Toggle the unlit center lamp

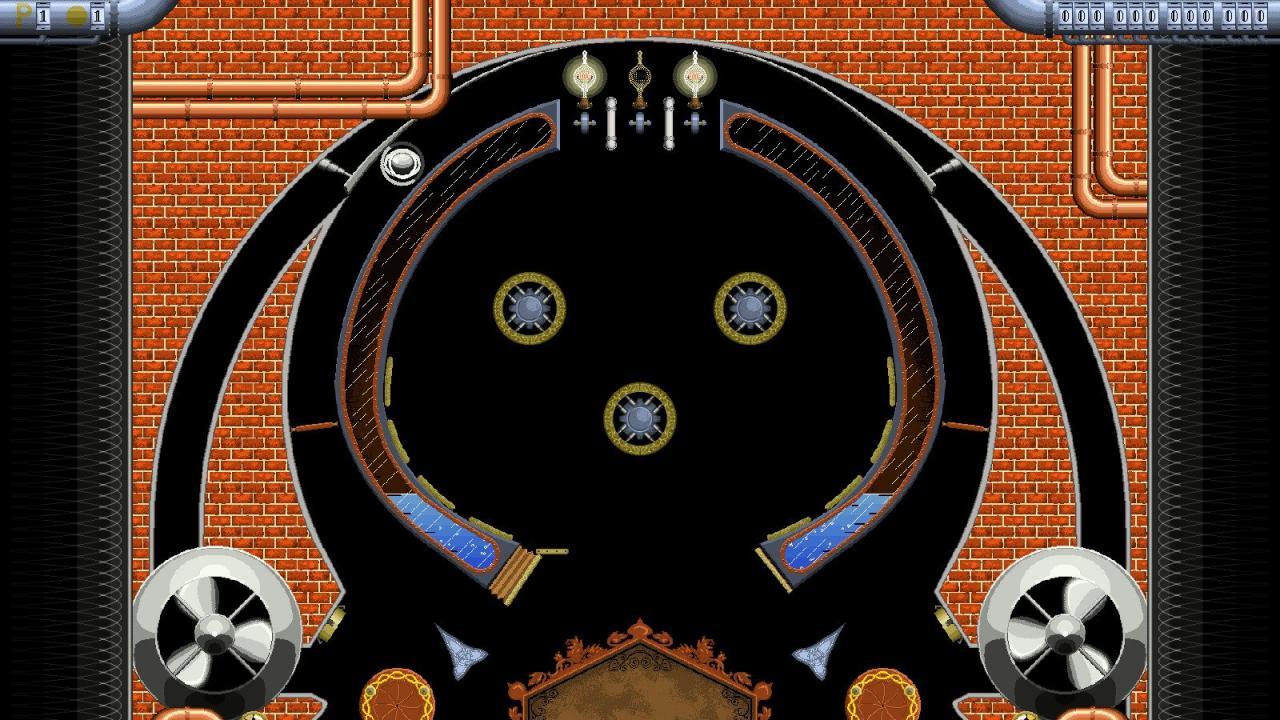[x=638, y=75]
